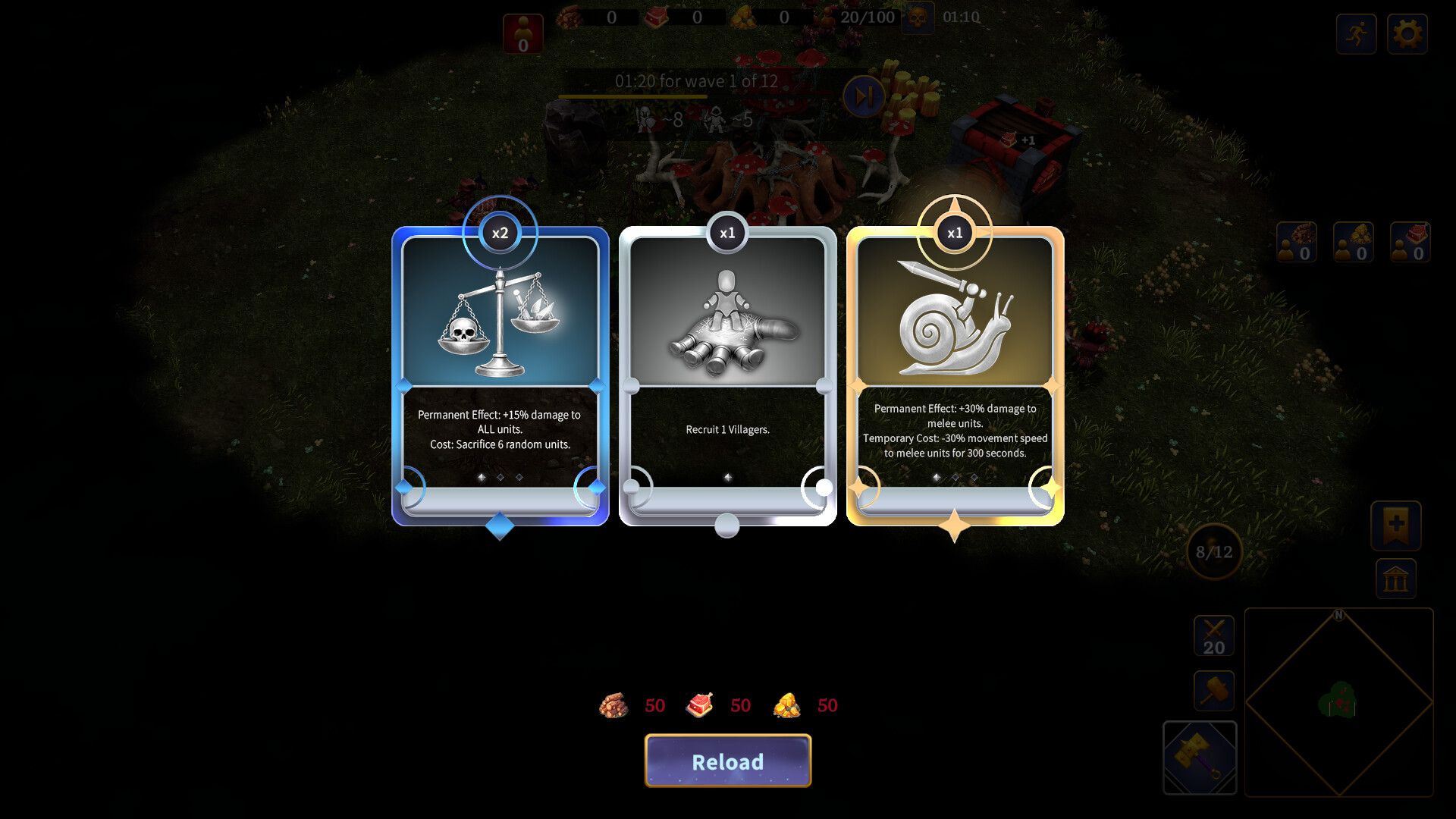Click the skip wave fast-forward button

862,96
